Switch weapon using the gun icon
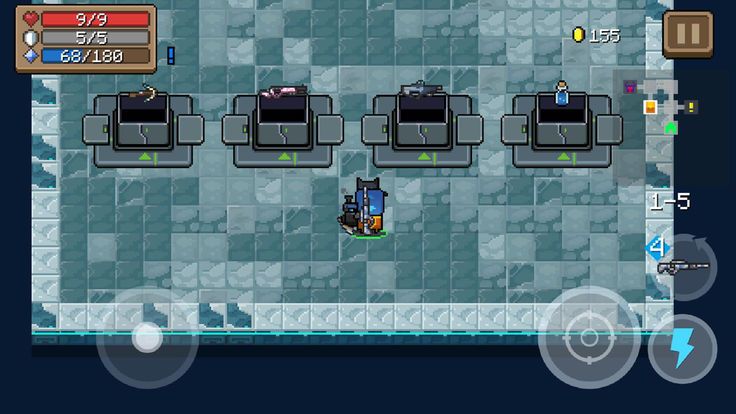This screenshot has height=414, width=736. click(x=684, y=266)
